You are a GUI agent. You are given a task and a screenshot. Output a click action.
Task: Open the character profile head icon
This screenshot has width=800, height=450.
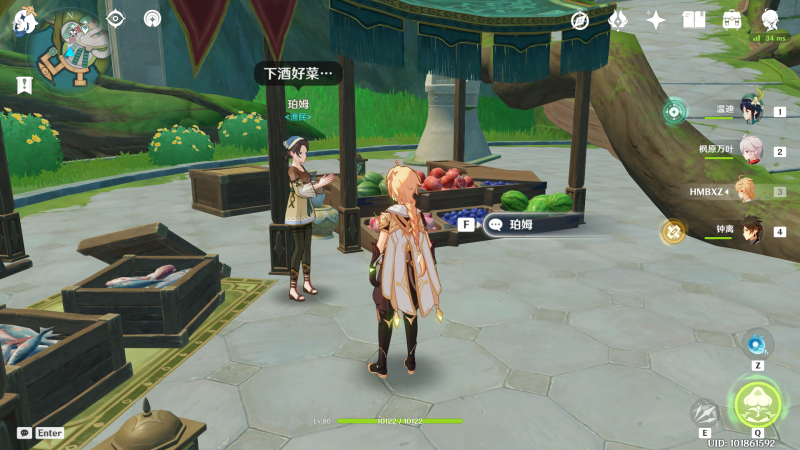pyautogui.click(x=770, y=20)
